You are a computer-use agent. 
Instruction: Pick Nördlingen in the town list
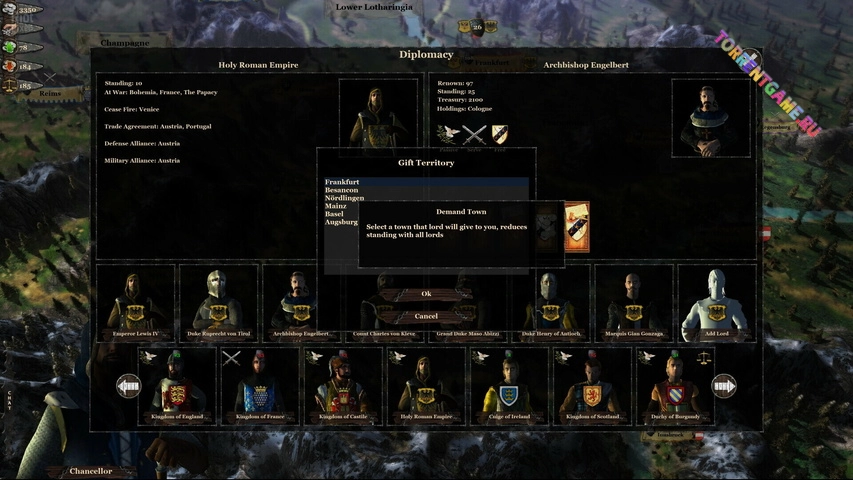point(345,198)
